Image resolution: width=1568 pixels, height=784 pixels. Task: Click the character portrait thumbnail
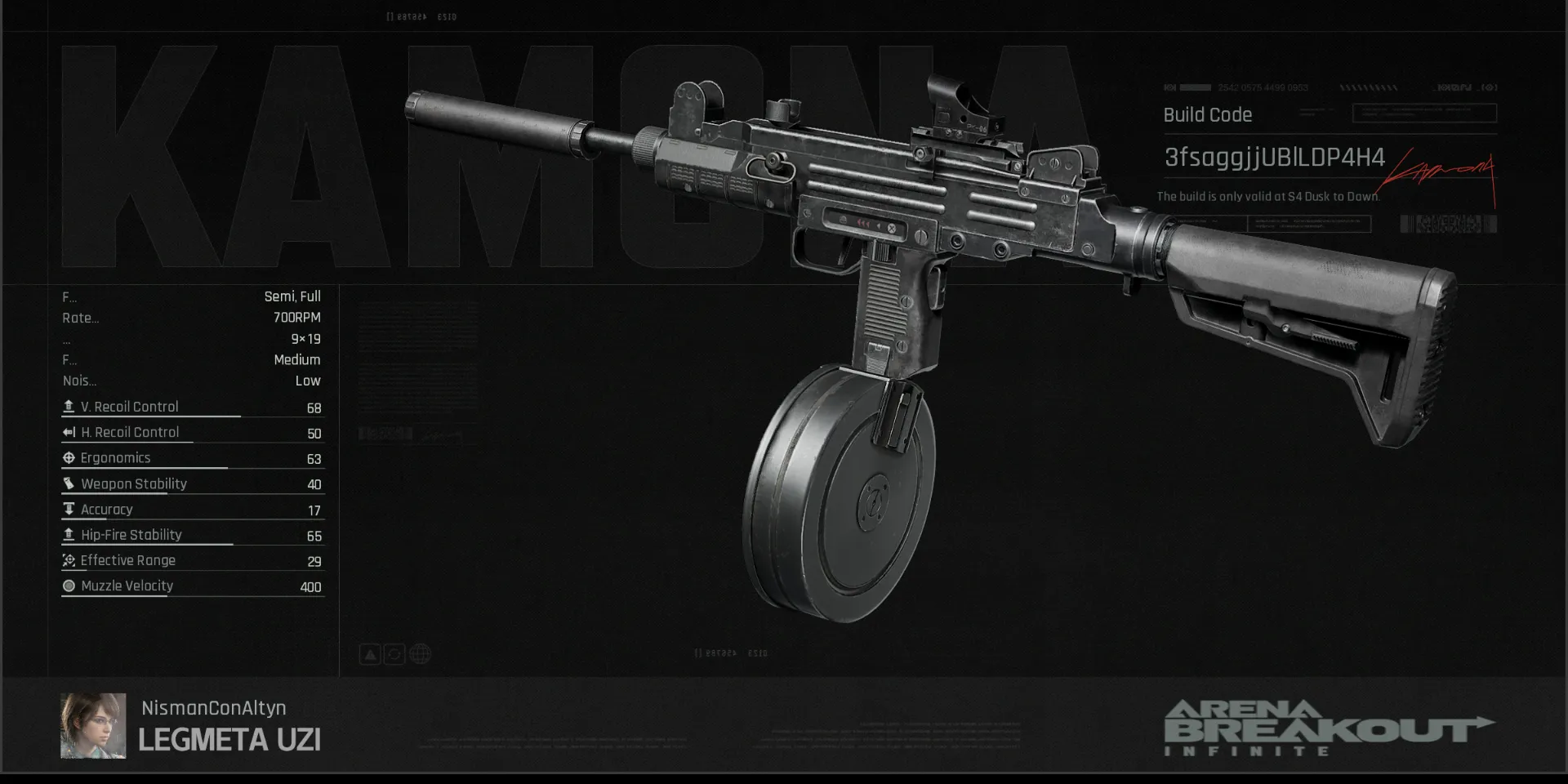92,725
